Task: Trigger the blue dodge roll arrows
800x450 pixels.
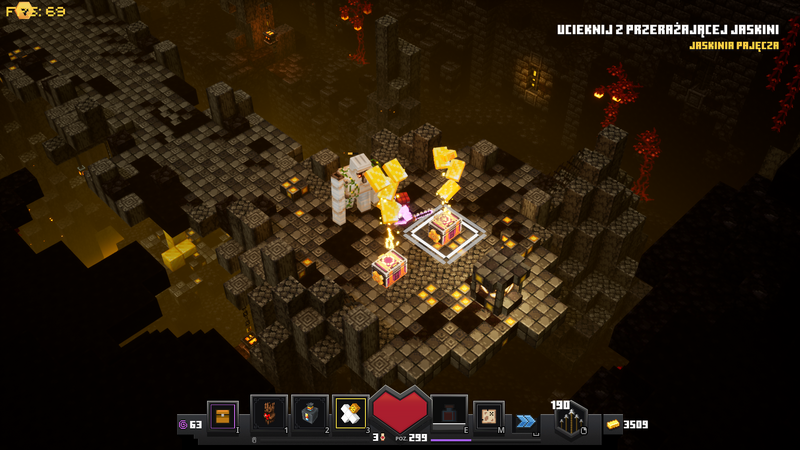Action: pyautogui.click(x=526, y=422)
